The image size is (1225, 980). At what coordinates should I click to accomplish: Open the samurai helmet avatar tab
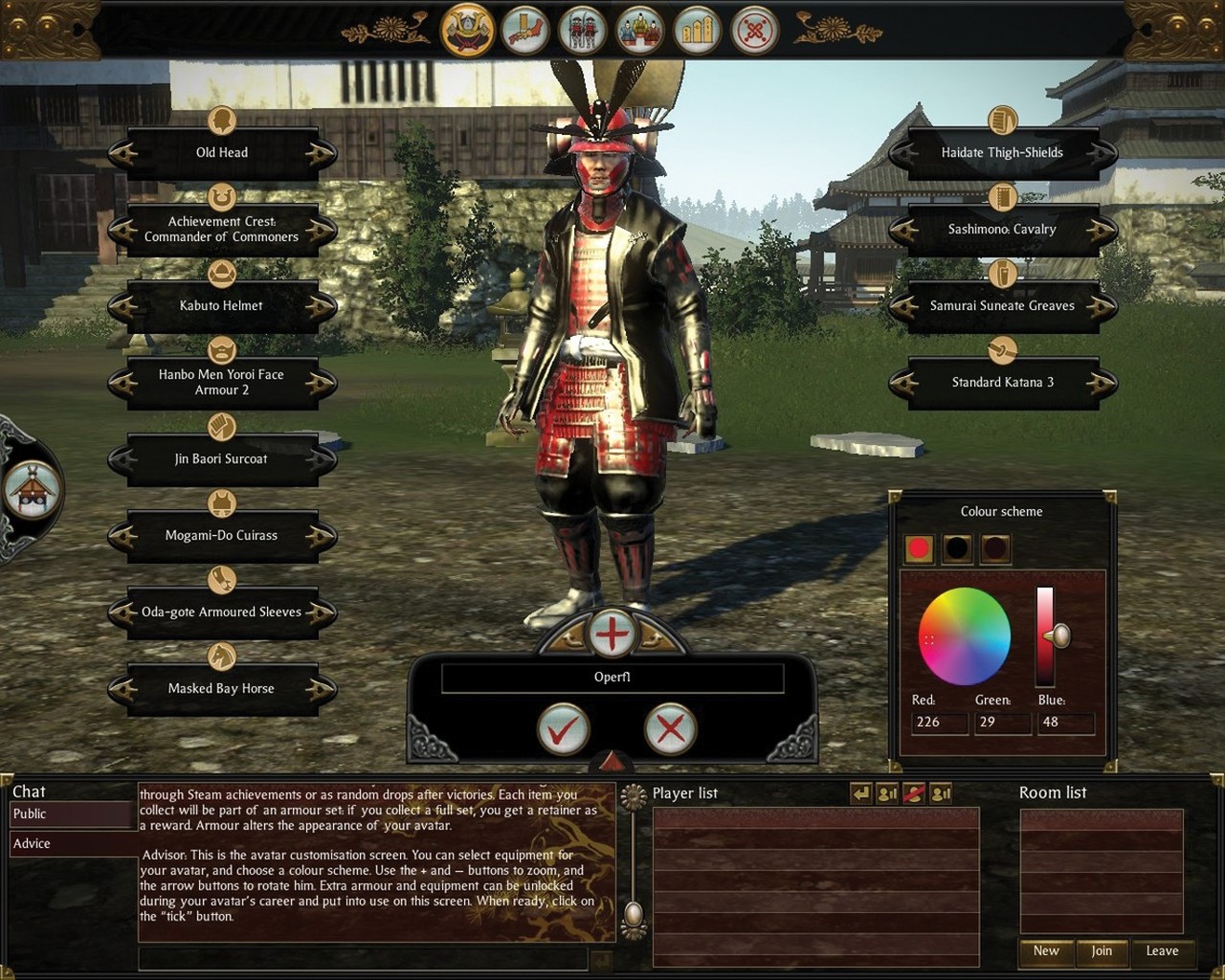click(x=467, y=30)
